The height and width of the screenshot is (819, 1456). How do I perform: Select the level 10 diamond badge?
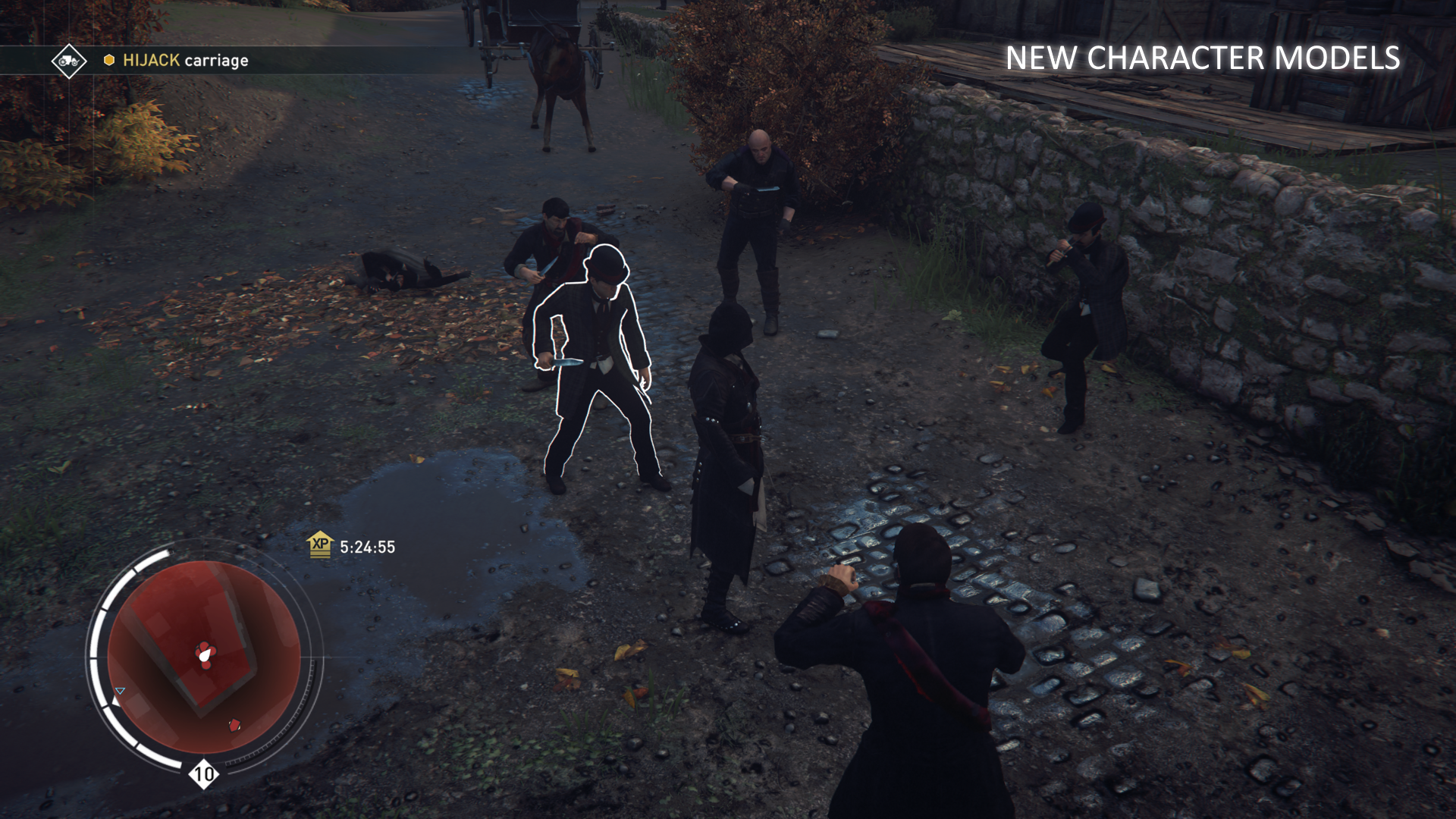(x=203, y=774)
